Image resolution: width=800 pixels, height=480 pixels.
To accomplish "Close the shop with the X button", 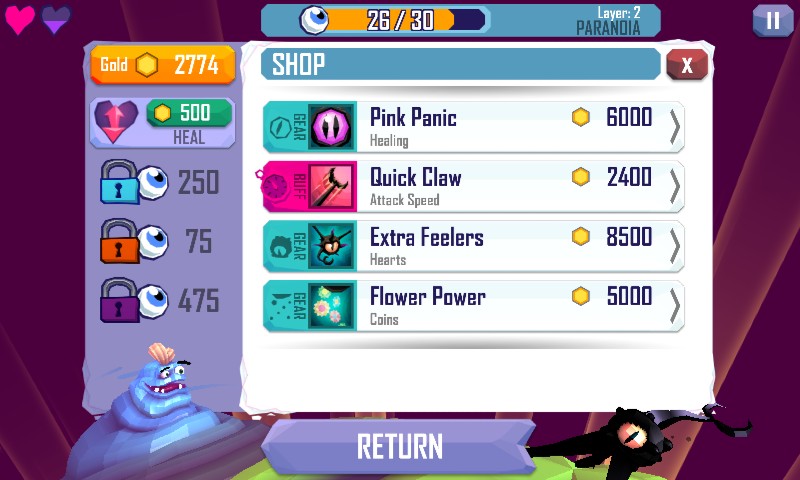I will click(687, 65).
